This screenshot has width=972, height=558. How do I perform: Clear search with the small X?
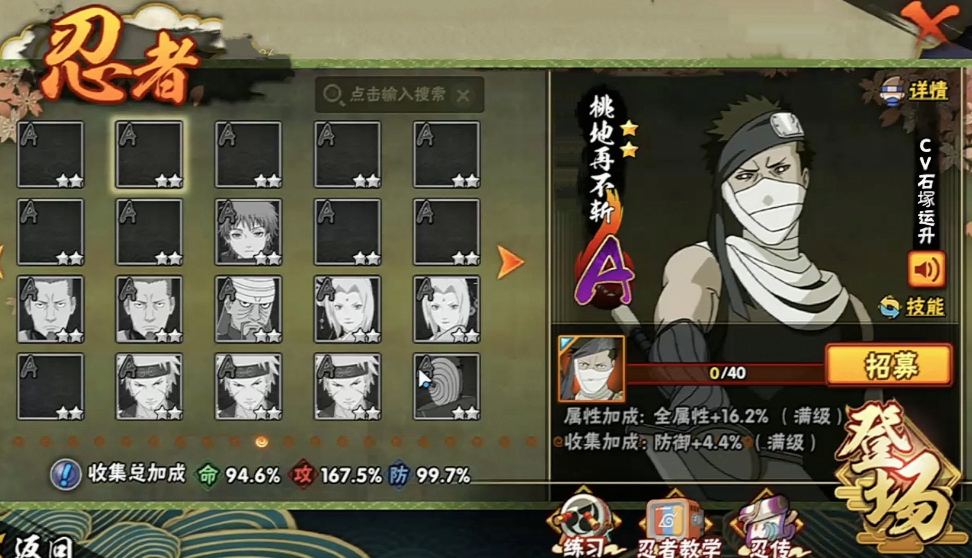[x=463, y=96]
